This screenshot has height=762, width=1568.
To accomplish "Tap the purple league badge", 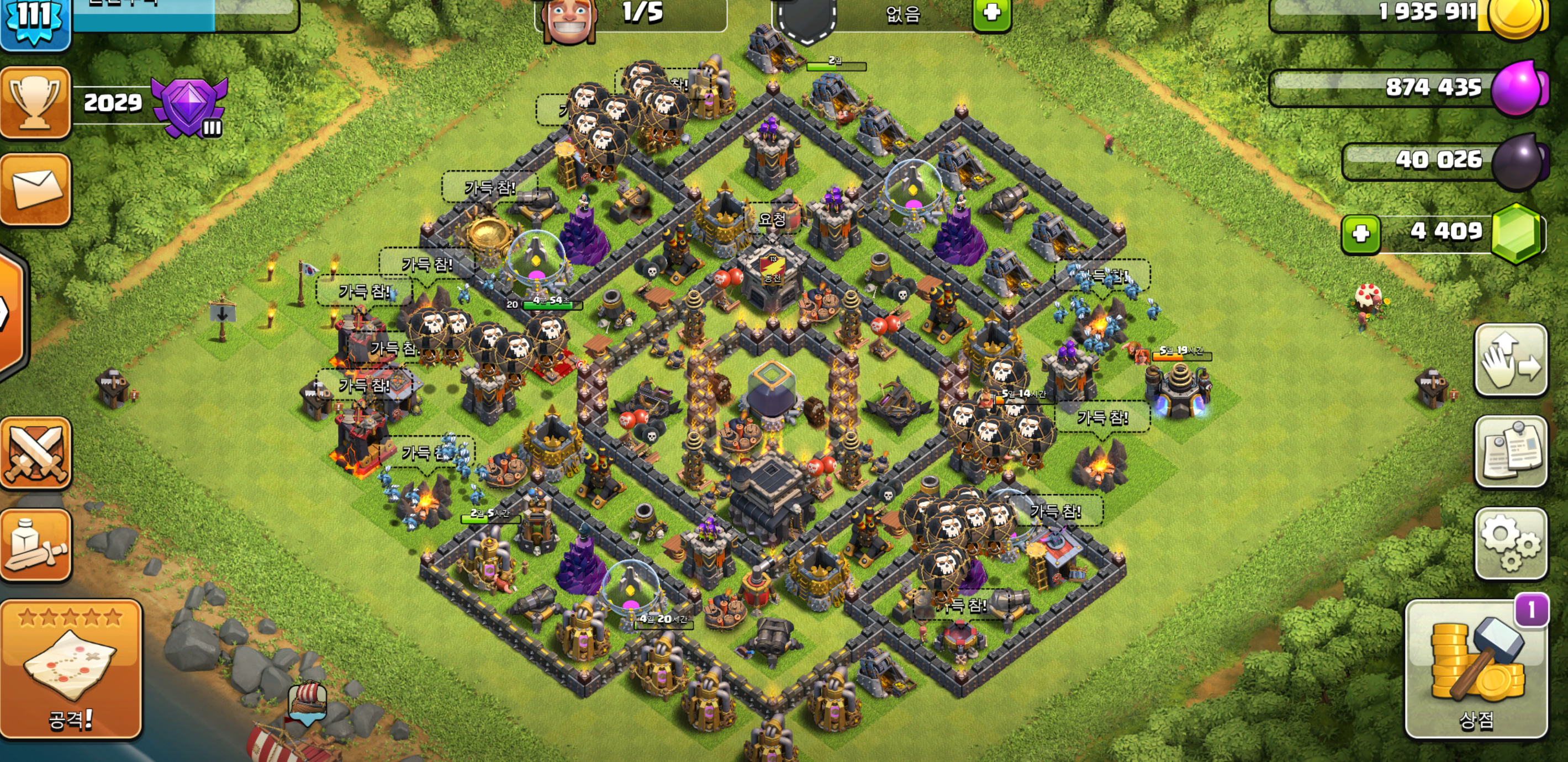I will [x=190, y=107].
